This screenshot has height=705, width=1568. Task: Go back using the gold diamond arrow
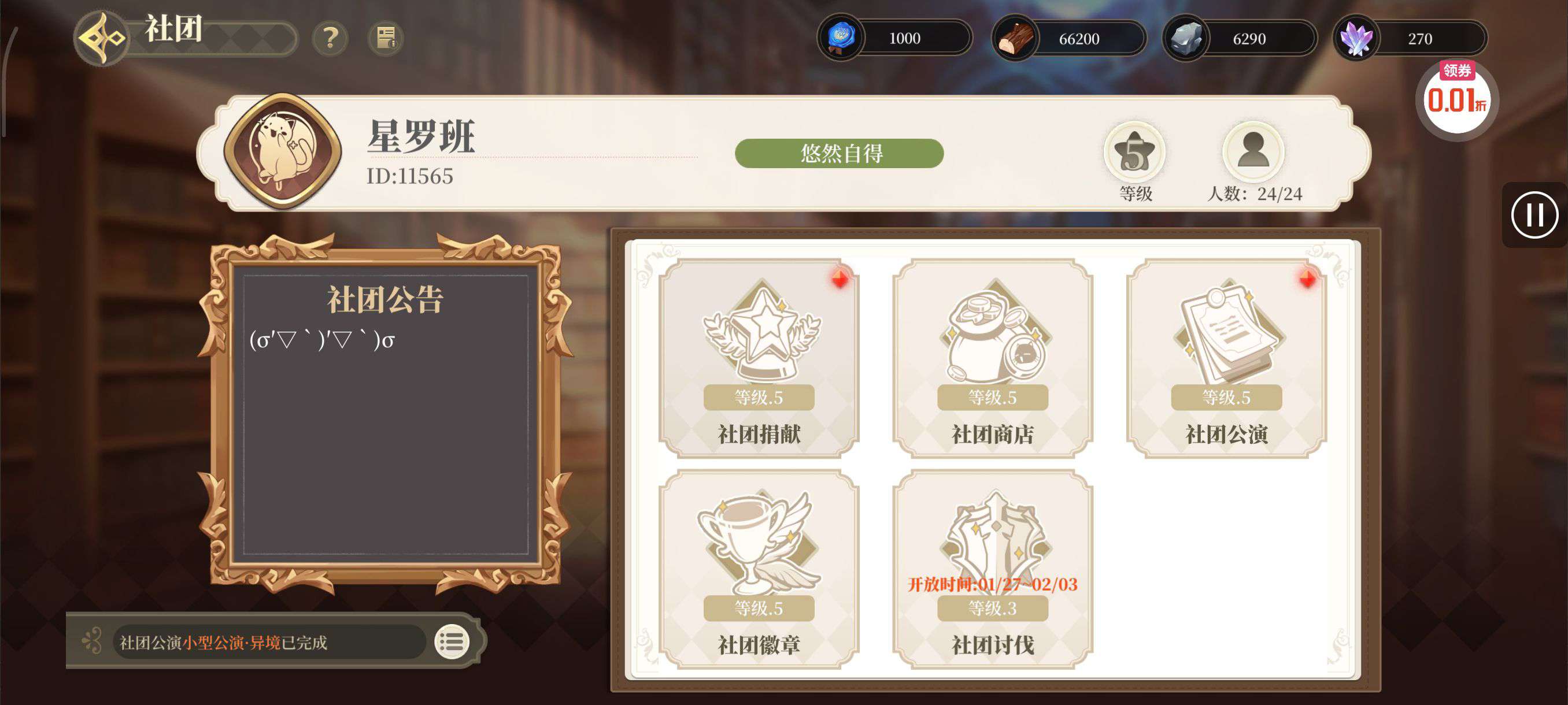click(102, 38)
